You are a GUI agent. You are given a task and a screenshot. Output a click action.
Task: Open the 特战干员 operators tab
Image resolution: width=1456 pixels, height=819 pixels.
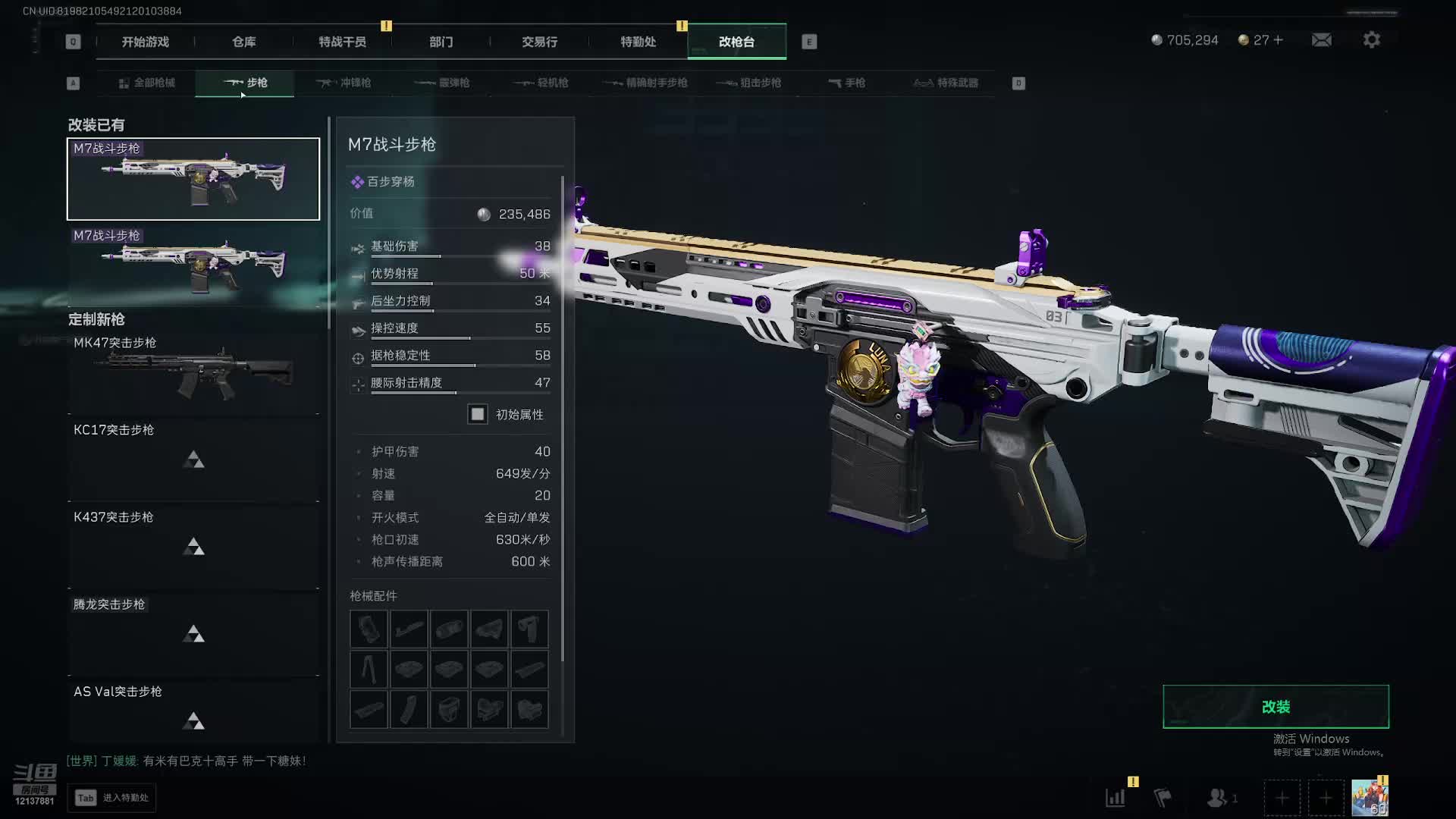pos(342,42)
